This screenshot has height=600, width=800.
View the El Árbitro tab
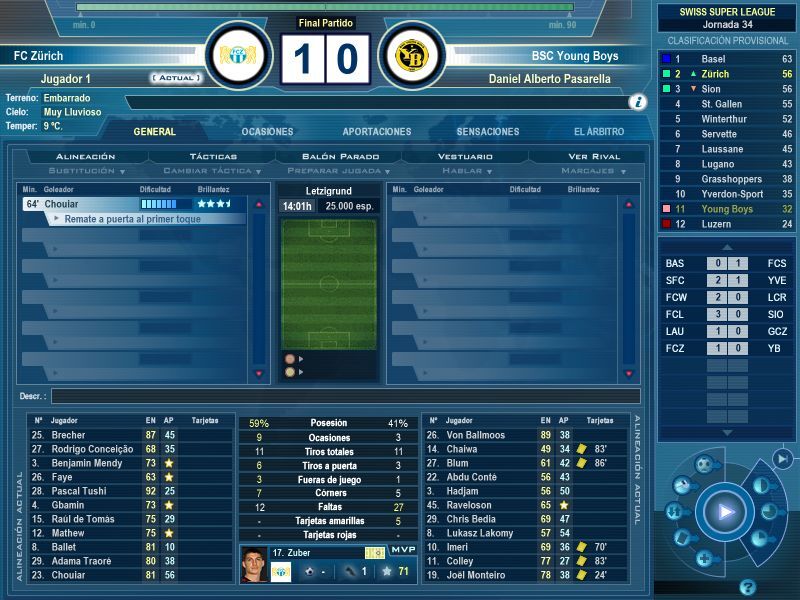(x=599, y=132)
